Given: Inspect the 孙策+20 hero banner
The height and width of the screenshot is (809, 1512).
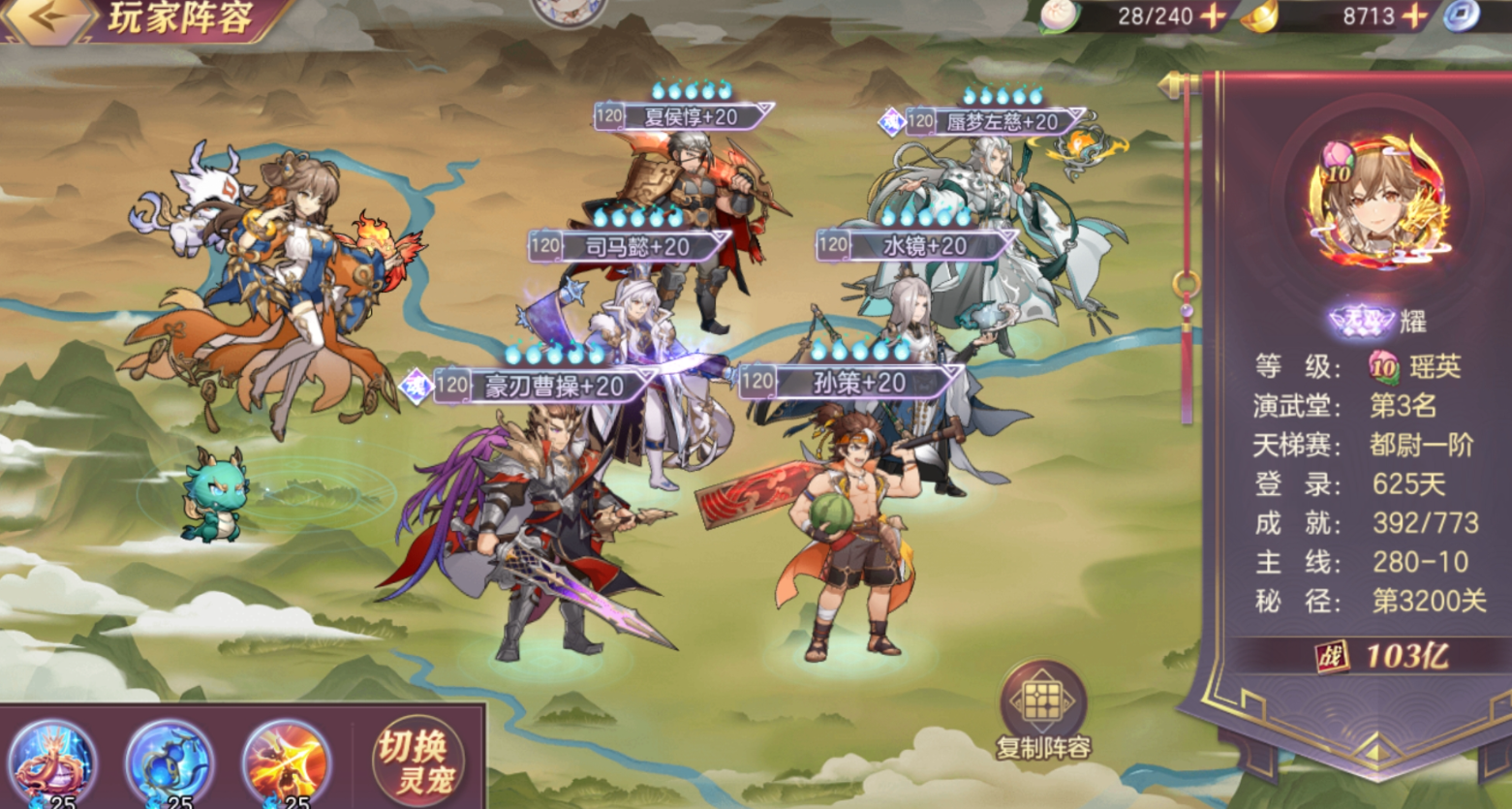Looking at the screenshot, I should coord(850,383).
